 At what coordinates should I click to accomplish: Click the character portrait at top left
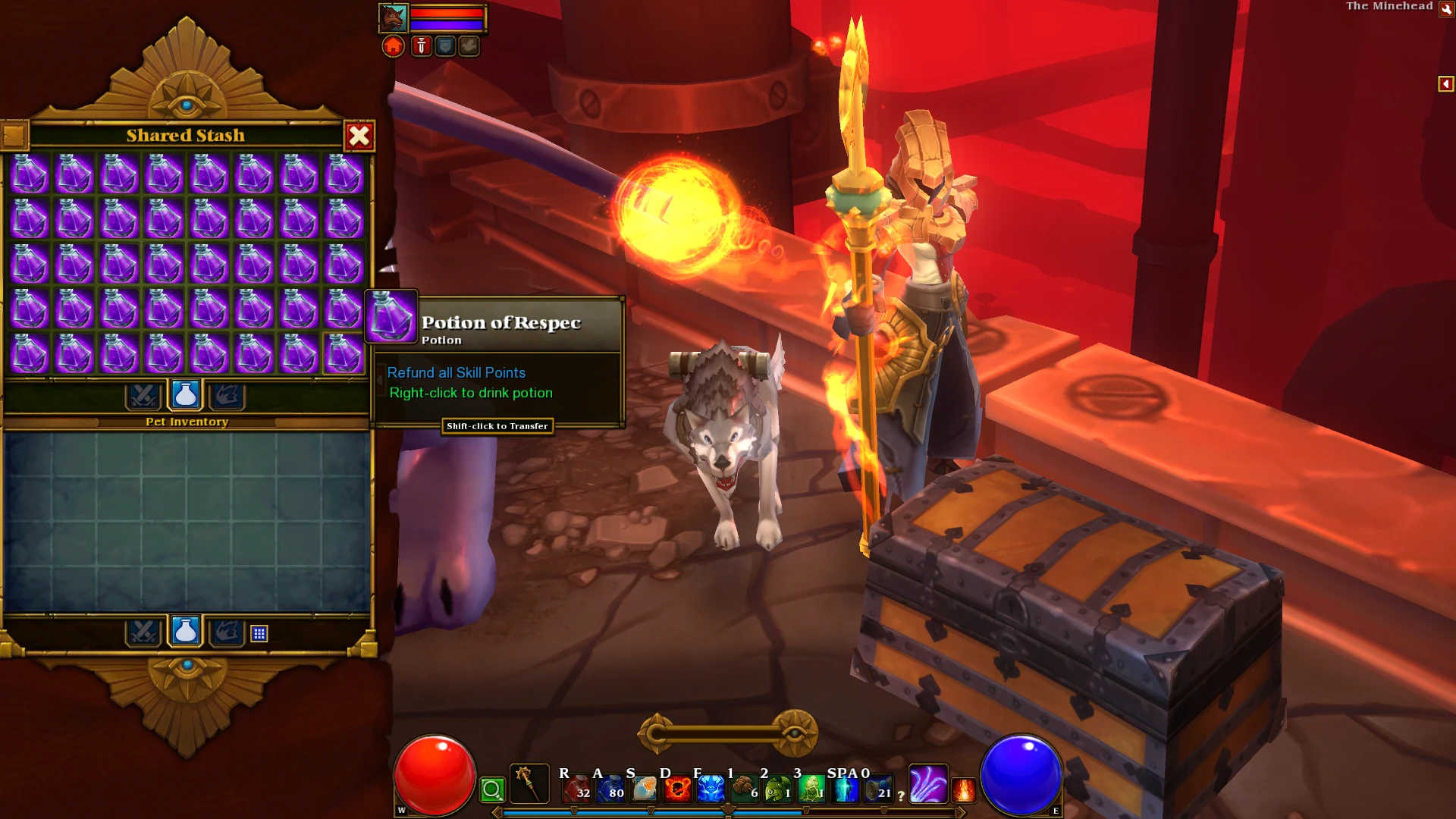[x=393, y=17]
